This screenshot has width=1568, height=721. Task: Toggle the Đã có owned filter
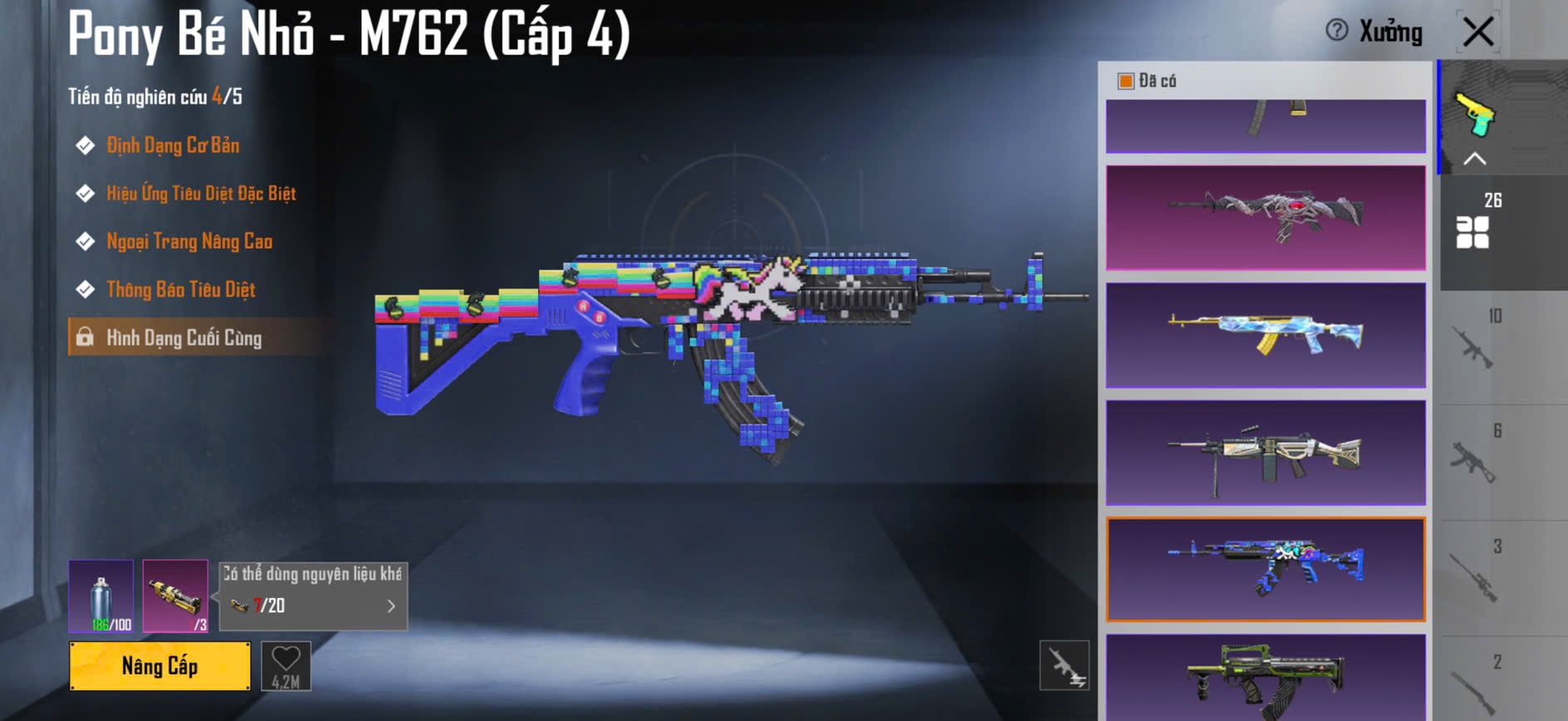pos(1126,81)
